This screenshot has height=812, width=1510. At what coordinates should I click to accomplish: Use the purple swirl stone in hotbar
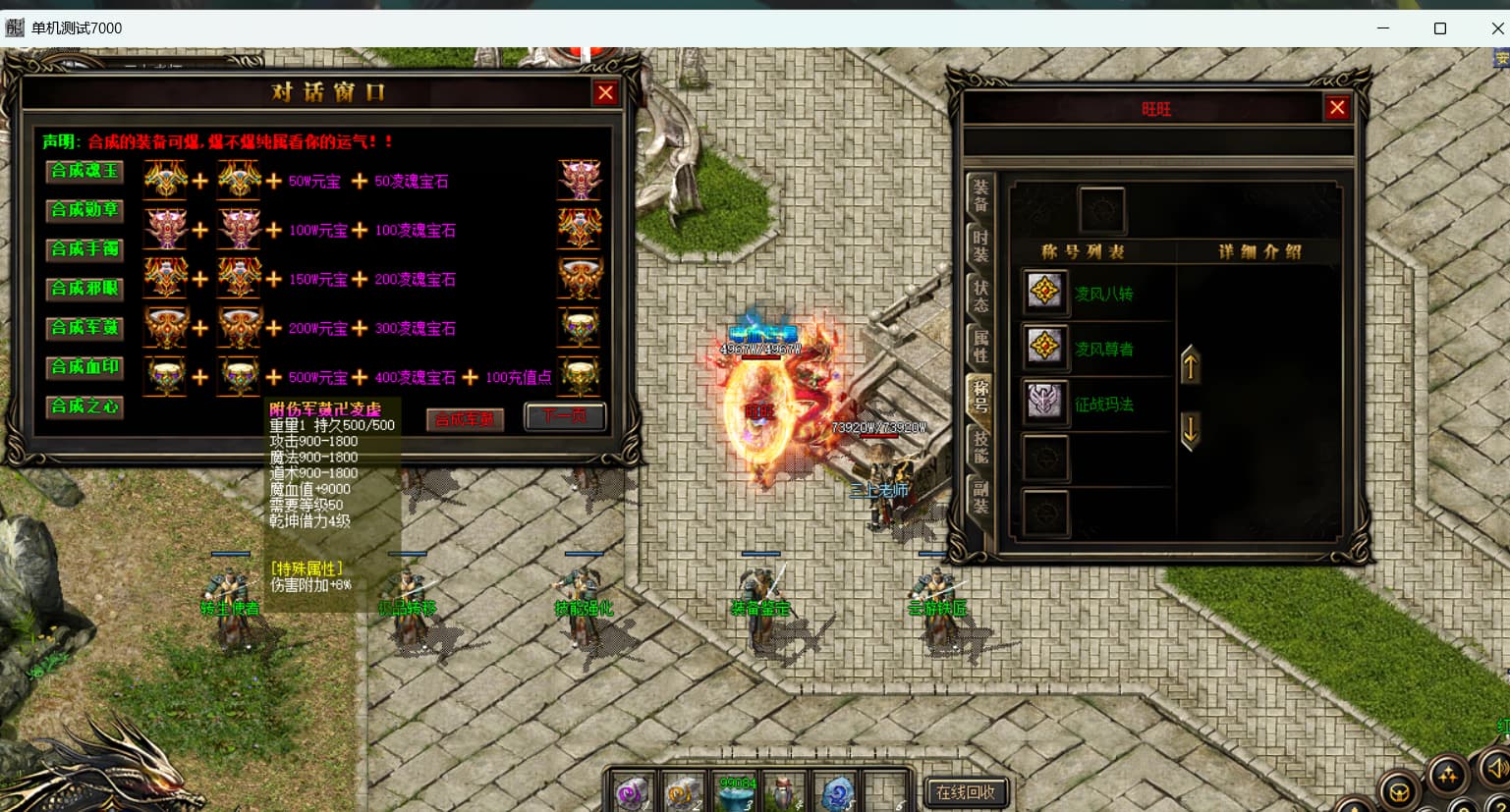point(631,792)
